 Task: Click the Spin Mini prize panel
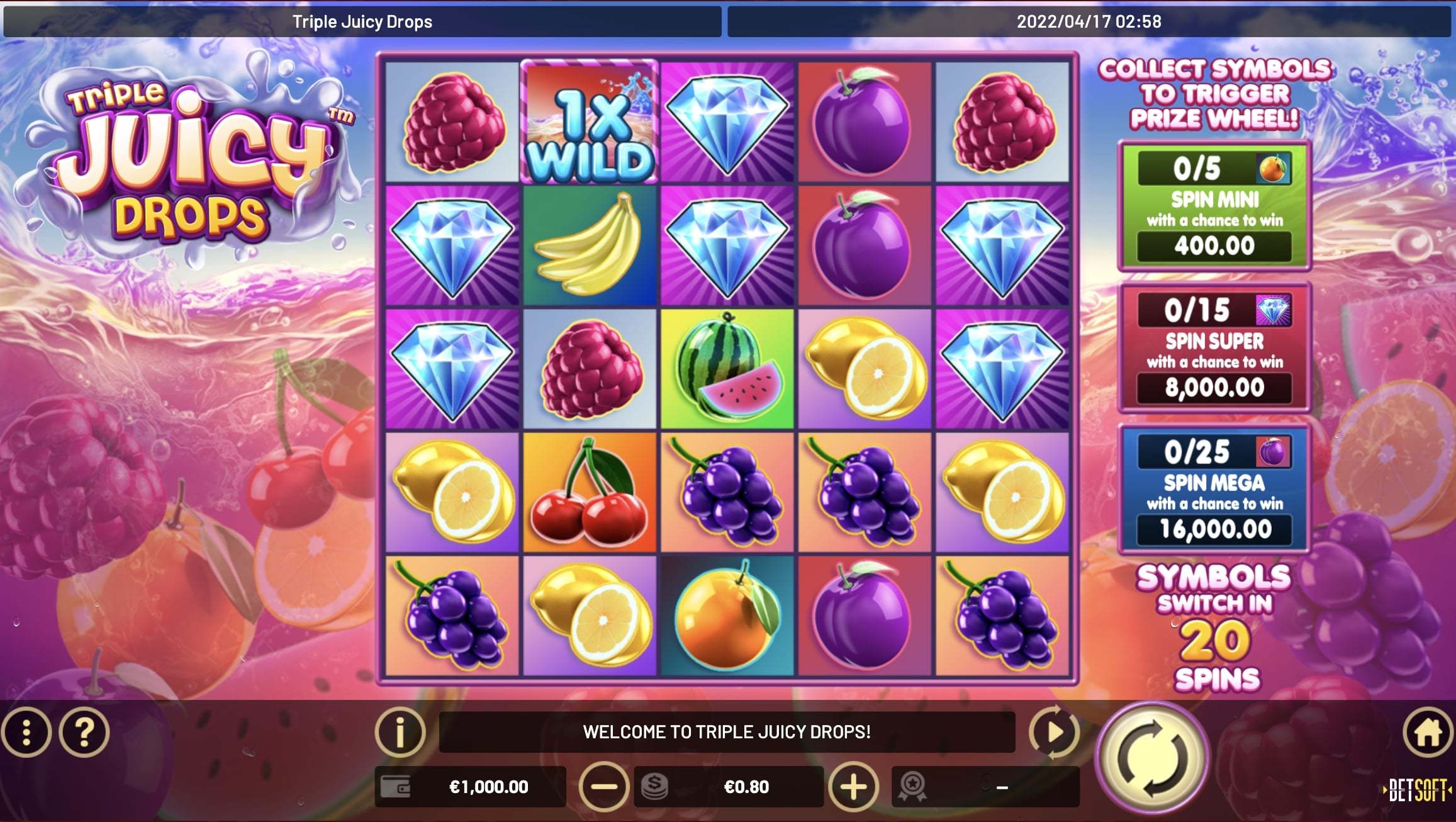click(x=1214, y=206)
